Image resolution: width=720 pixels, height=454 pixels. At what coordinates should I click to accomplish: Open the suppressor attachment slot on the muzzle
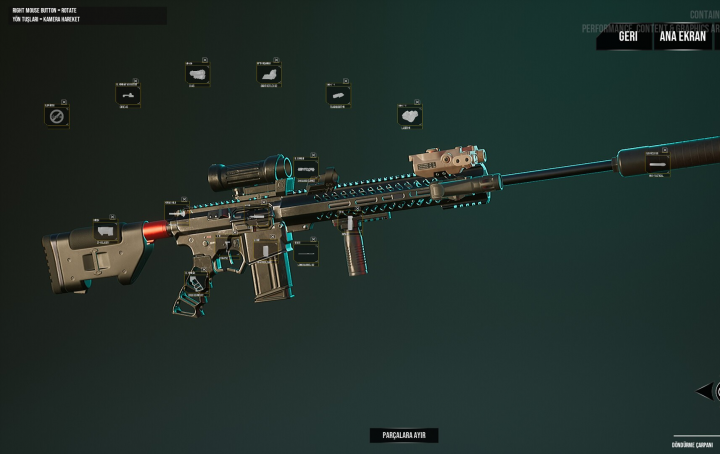point(657,164)
